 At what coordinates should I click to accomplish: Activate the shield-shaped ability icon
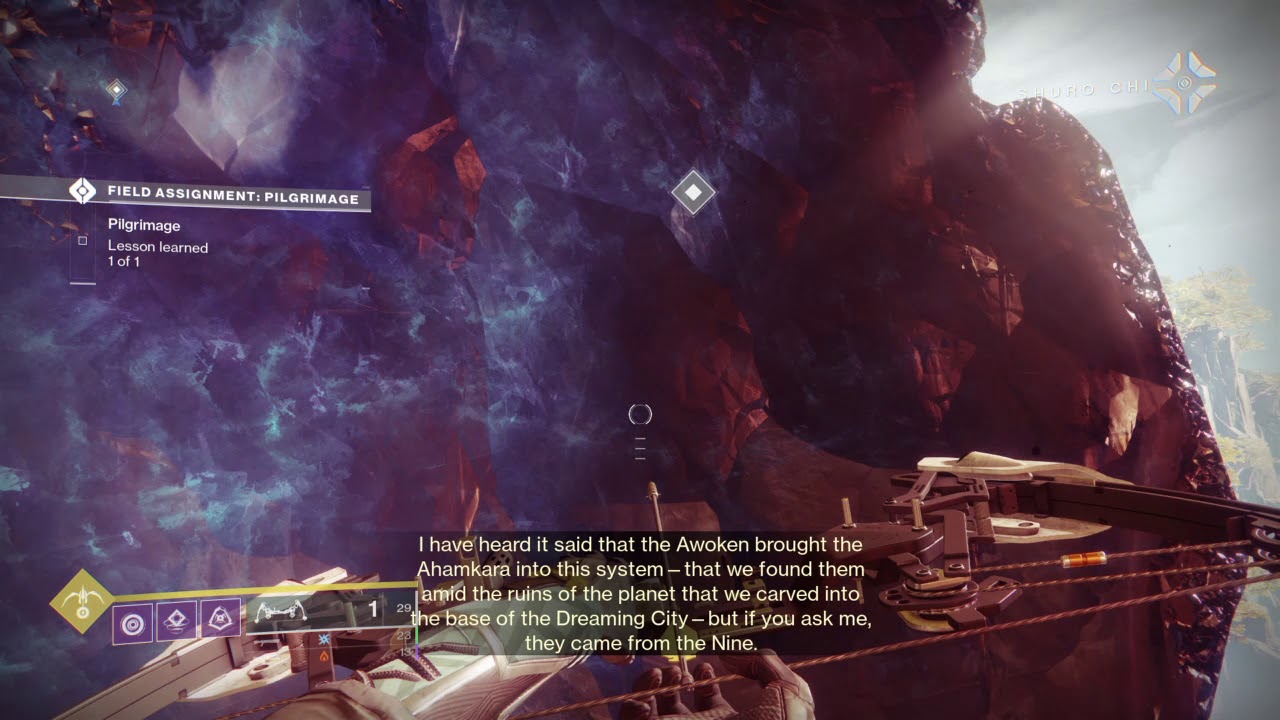[x=220, y=620]
